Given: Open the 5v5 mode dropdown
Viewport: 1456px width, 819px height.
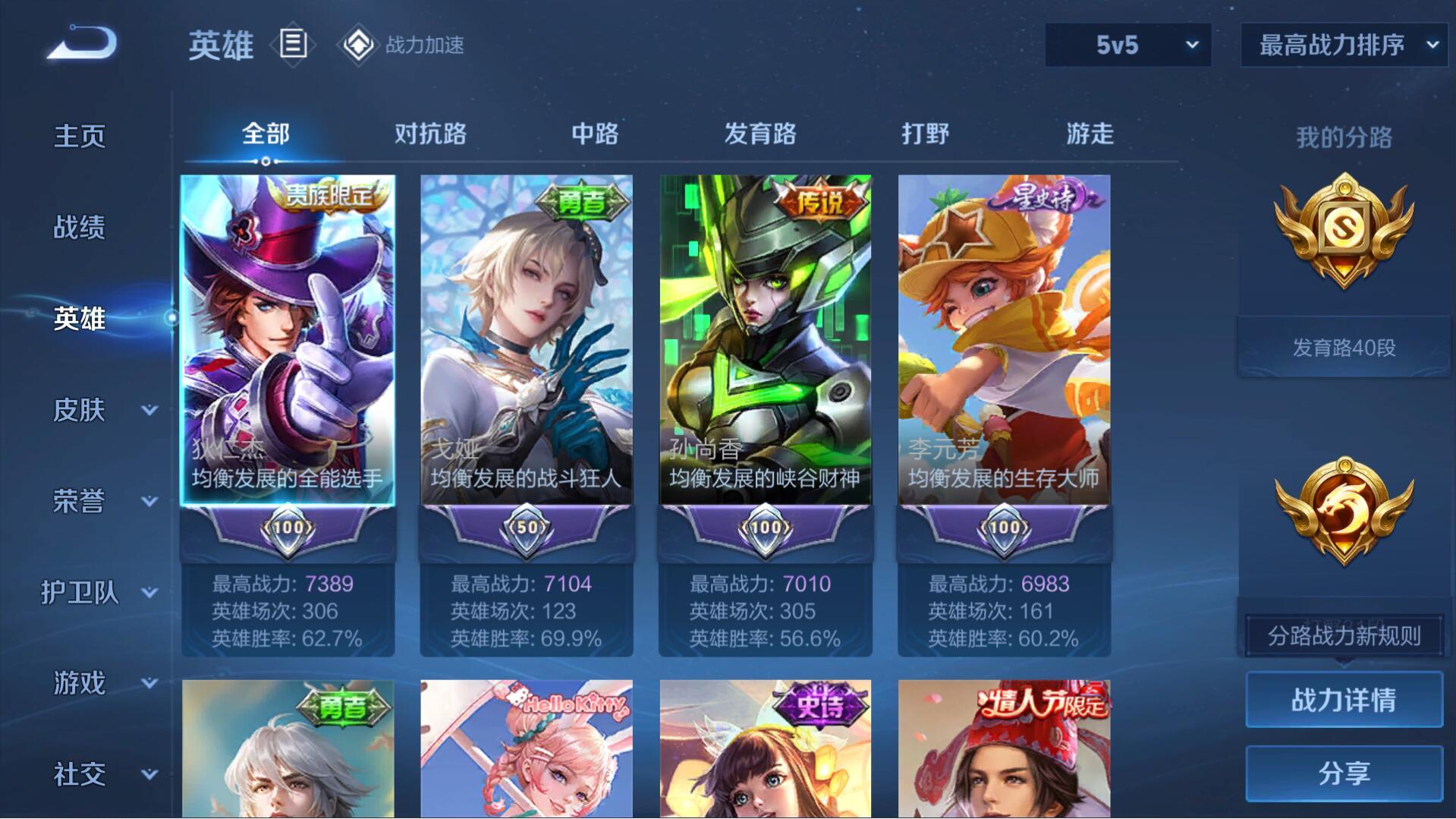Looking at the screenshot, I should [x=1127, y=45].
